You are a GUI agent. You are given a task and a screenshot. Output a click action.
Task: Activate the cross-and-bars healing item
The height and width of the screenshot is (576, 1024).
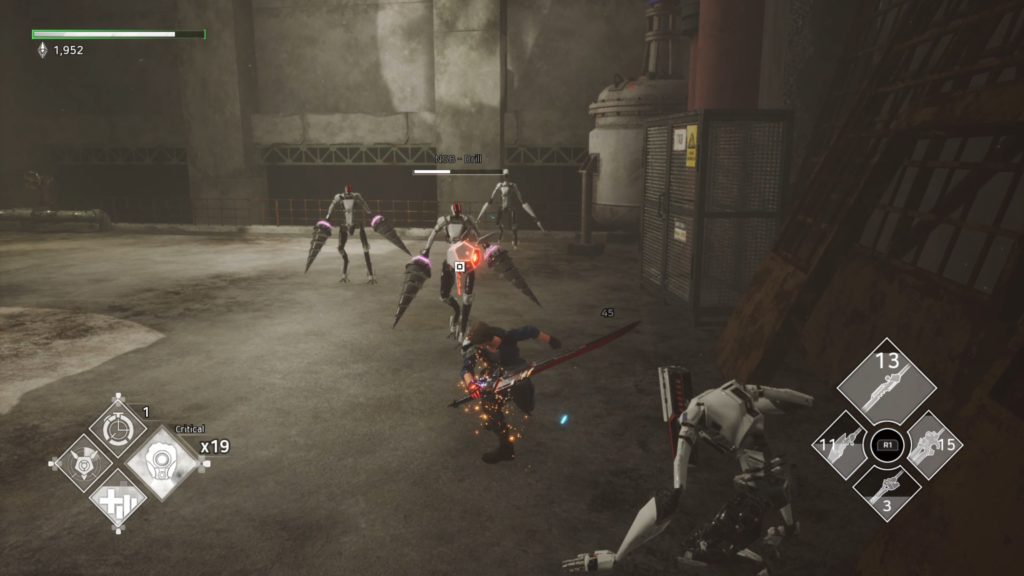coord(118,499)
